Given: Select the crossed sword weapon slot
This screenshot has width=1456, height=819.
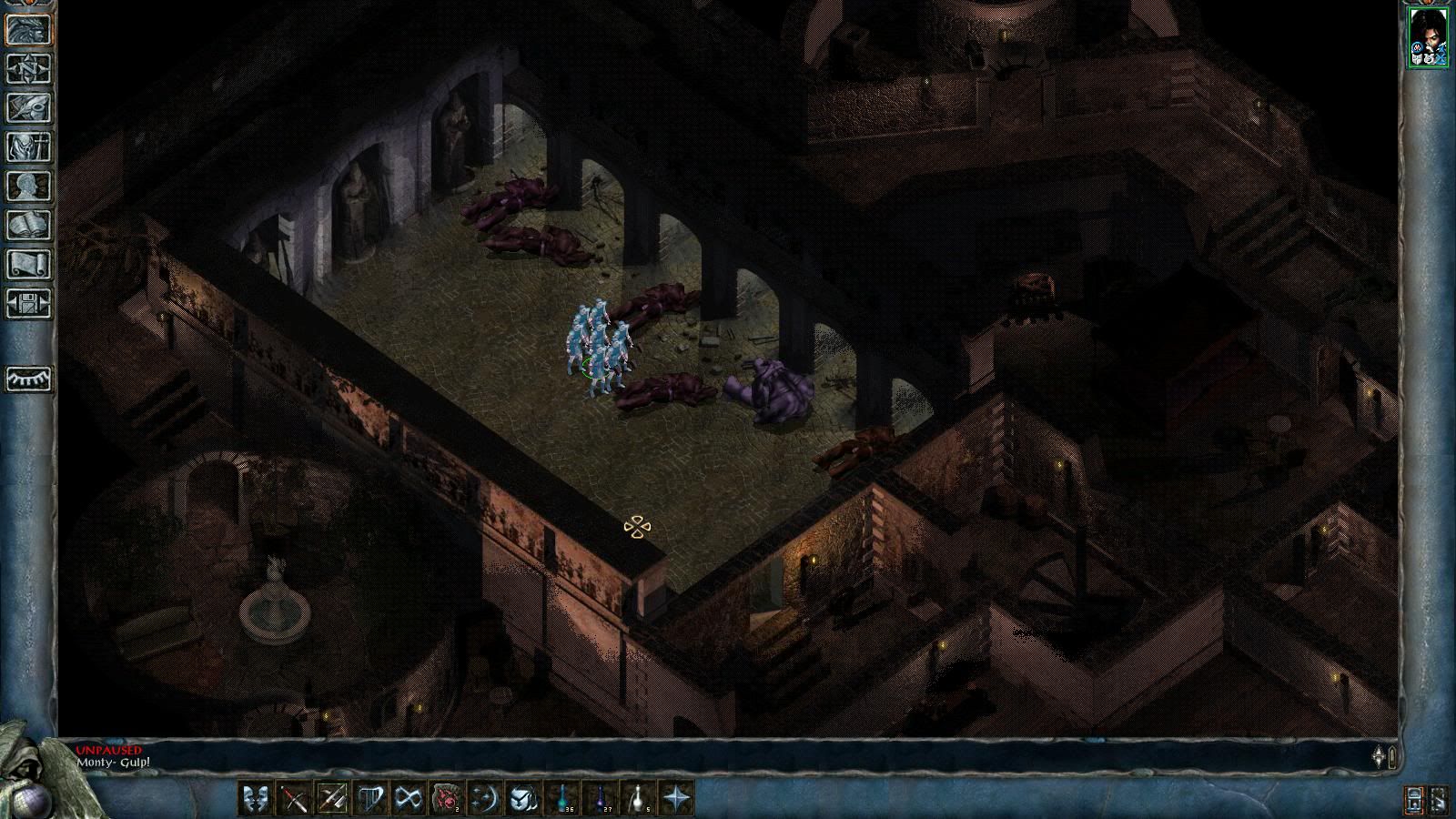Looking at the screenshot, I should pos(294,799).
